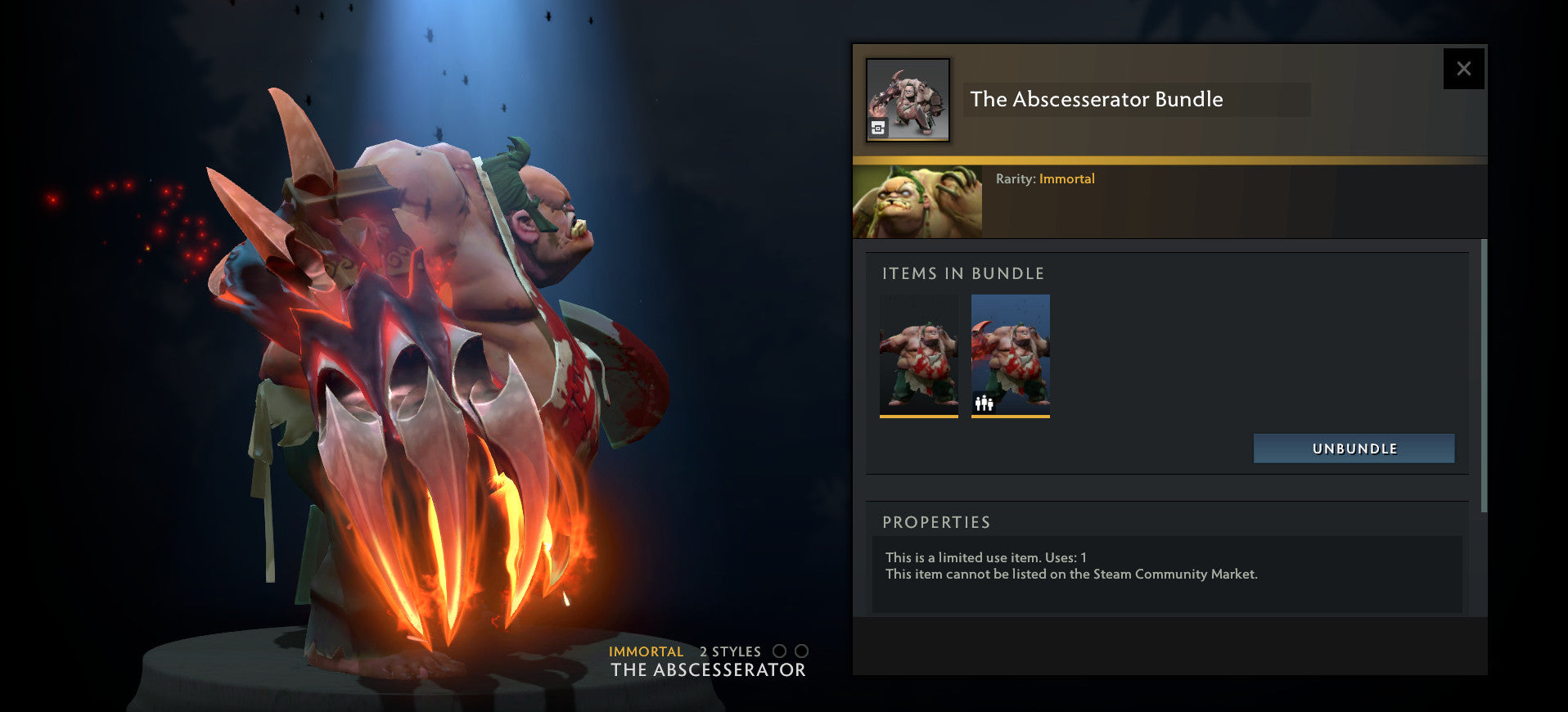Collapse the ITEMS IN BUNDLE section header
Viewport: 1568px width, 712px height.
pyautogui.click(x=963, y=273)
